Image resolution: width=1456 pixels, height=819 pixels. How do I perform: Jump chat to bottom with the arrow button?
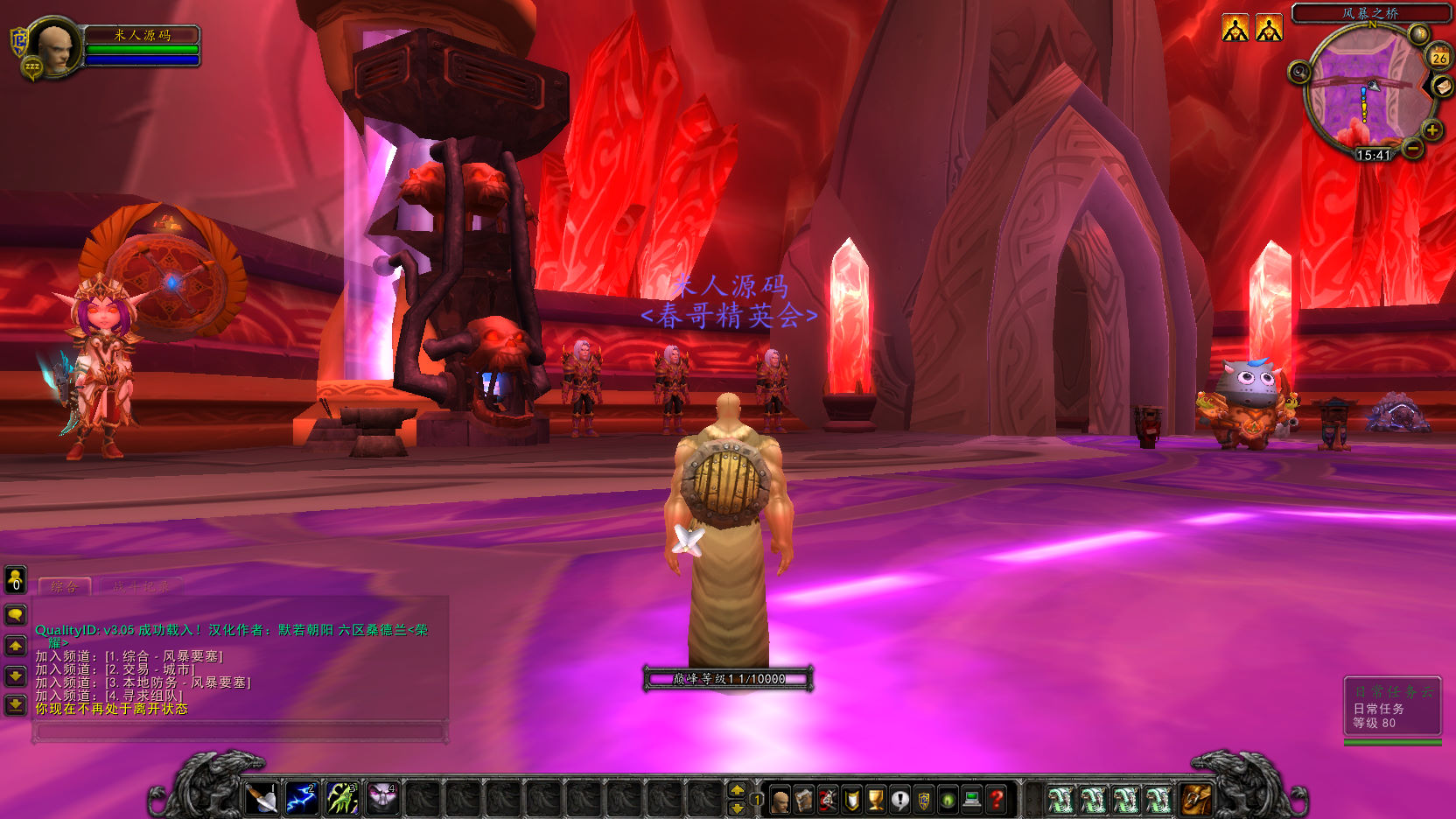pos(16,704)
